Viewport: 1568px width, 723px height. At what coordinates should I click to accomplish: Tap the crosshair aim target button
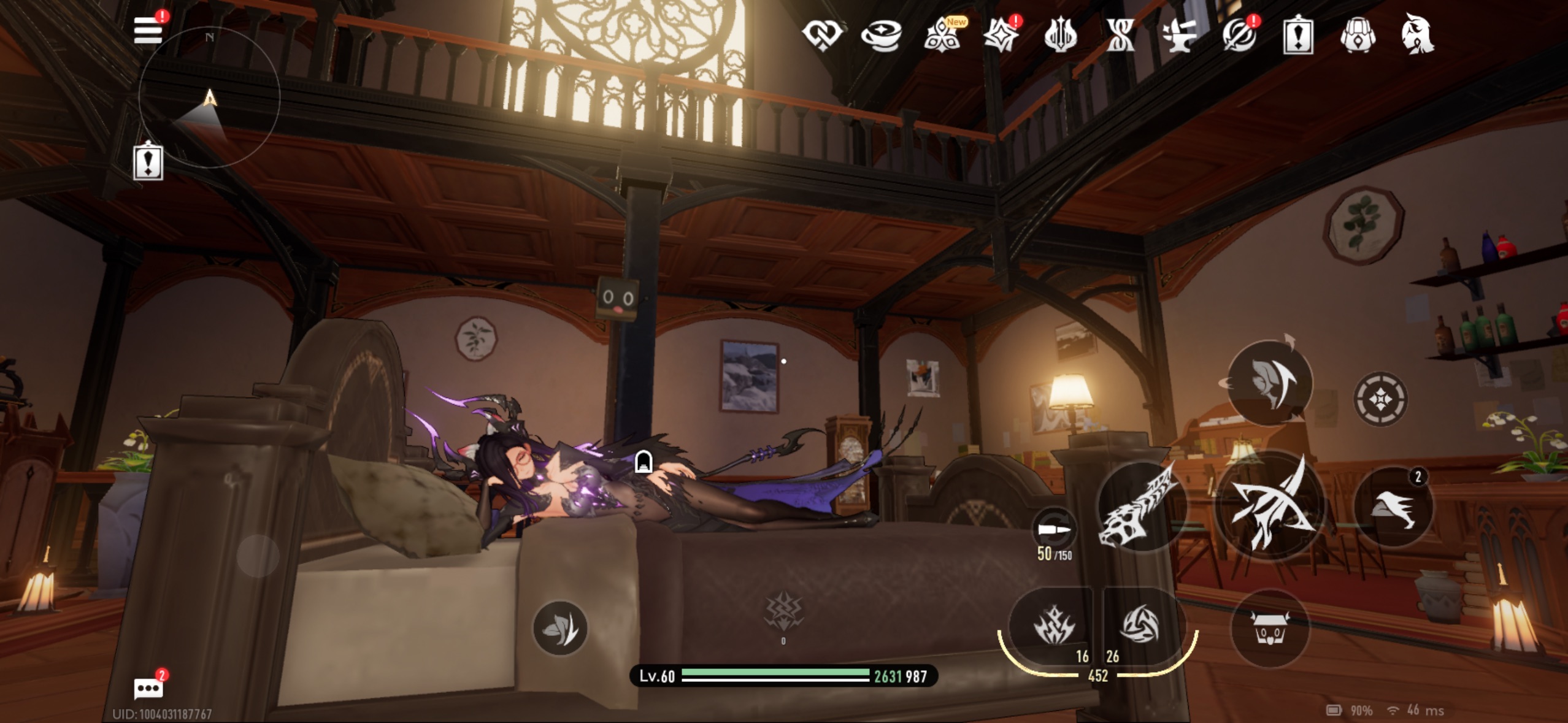[x=1380, y=399]
